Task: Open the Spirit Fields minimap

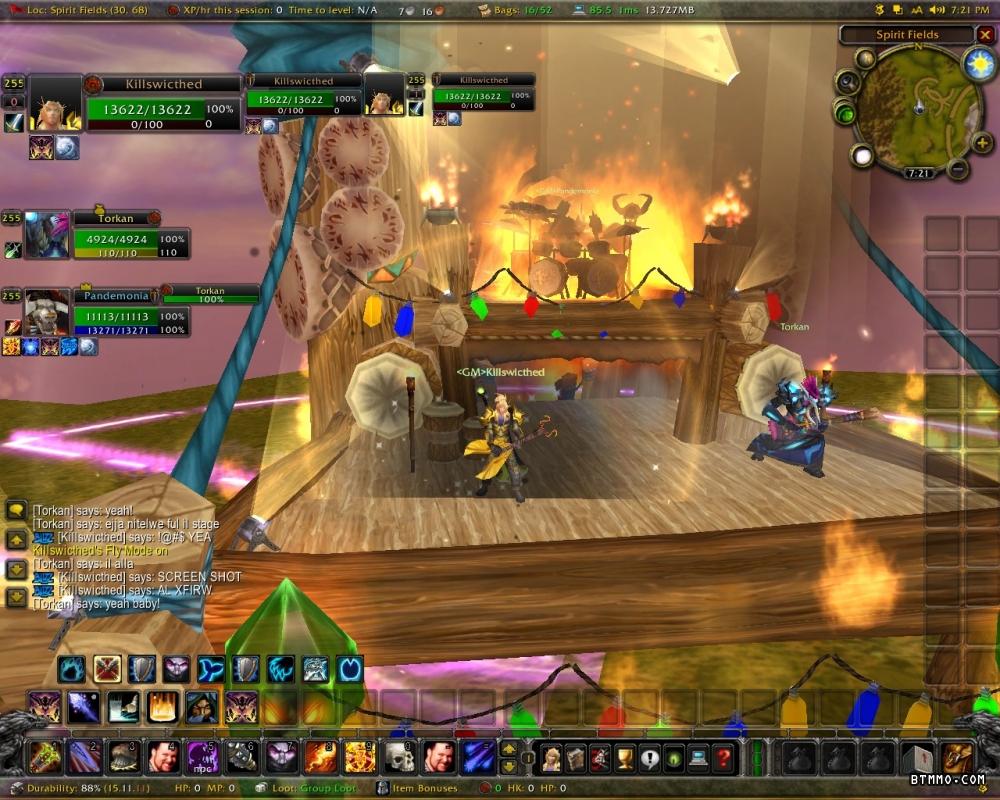Action: pyautogui.click(x=918, y=107)
